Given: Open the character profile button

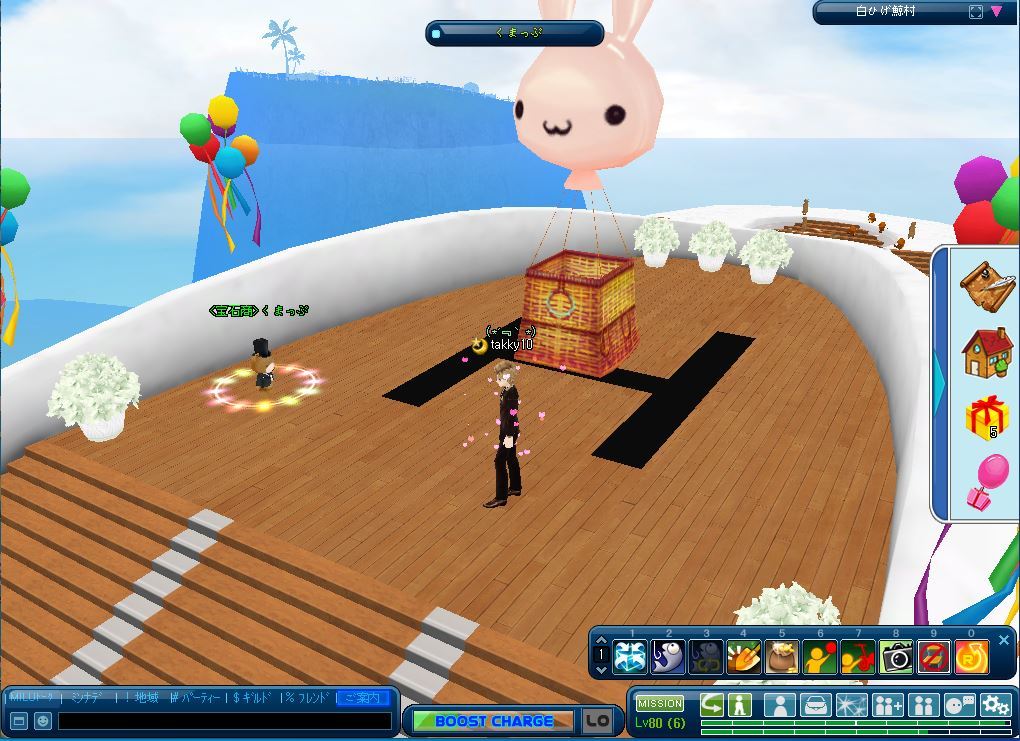Looking at the screenshot, I should click(x=779, y=705).
